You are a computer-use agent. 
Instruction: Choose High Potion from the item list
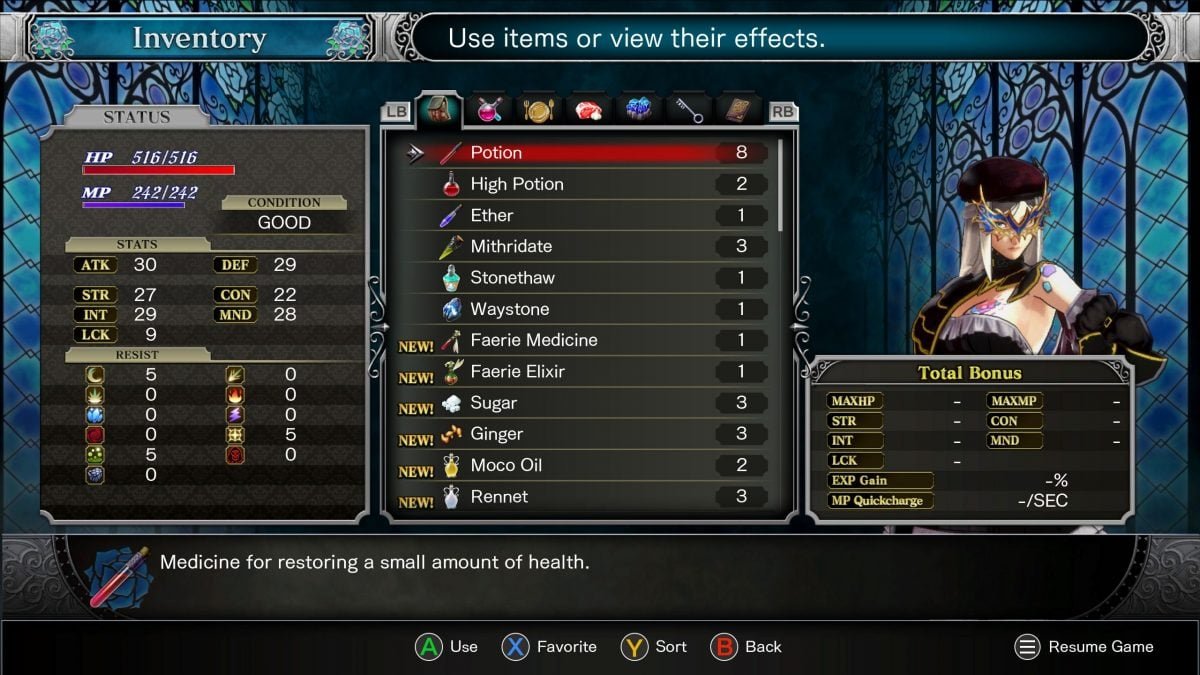[x=590, y=184]
